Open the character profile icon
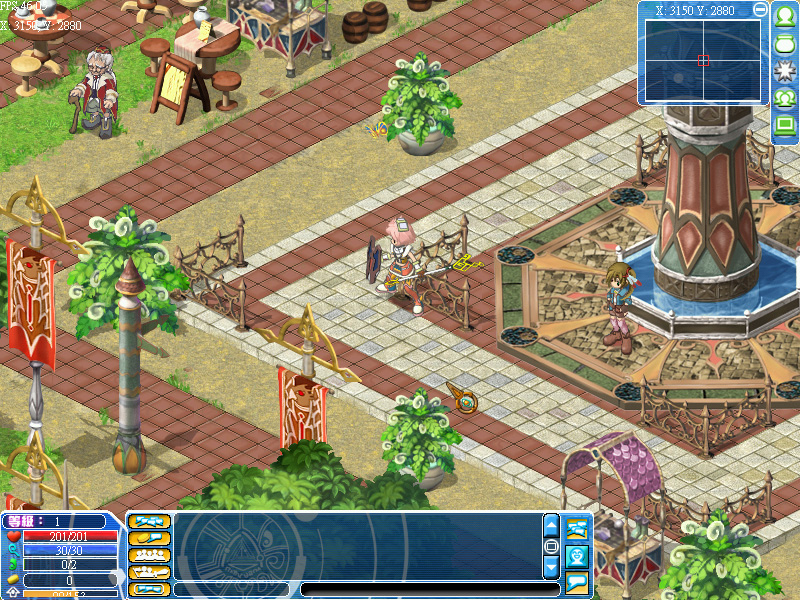This screenshot has width=800, height=600. (785, 17)
